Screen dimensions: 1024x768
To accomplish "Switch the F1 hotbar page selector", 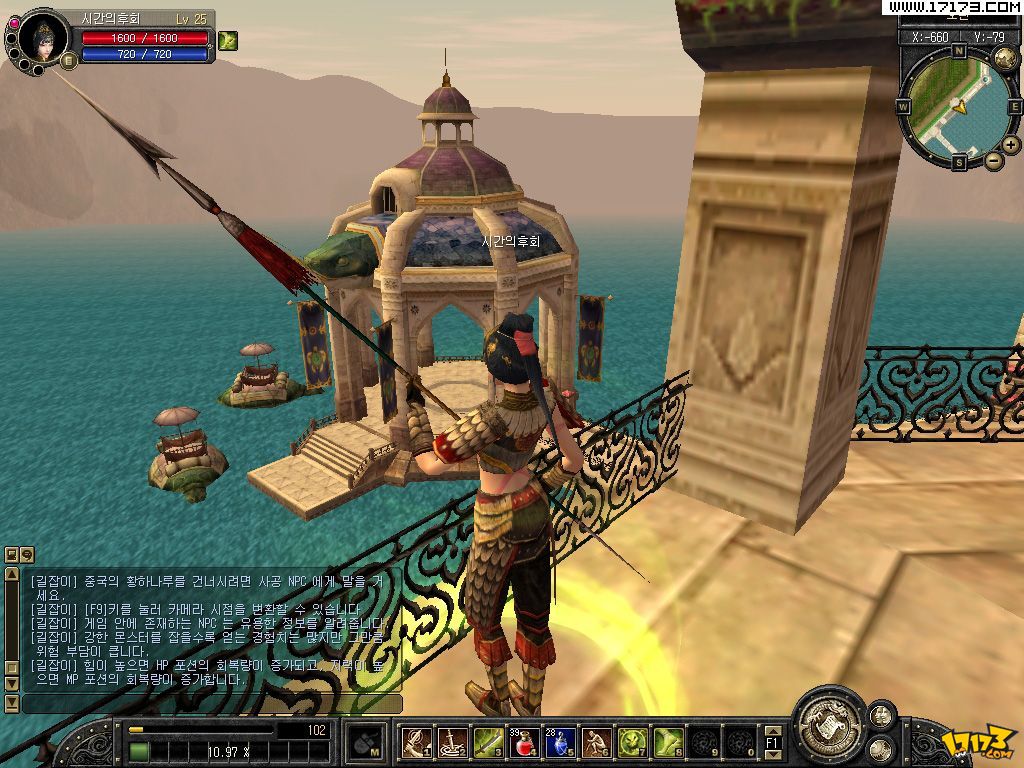I will [x=771, y=743].
